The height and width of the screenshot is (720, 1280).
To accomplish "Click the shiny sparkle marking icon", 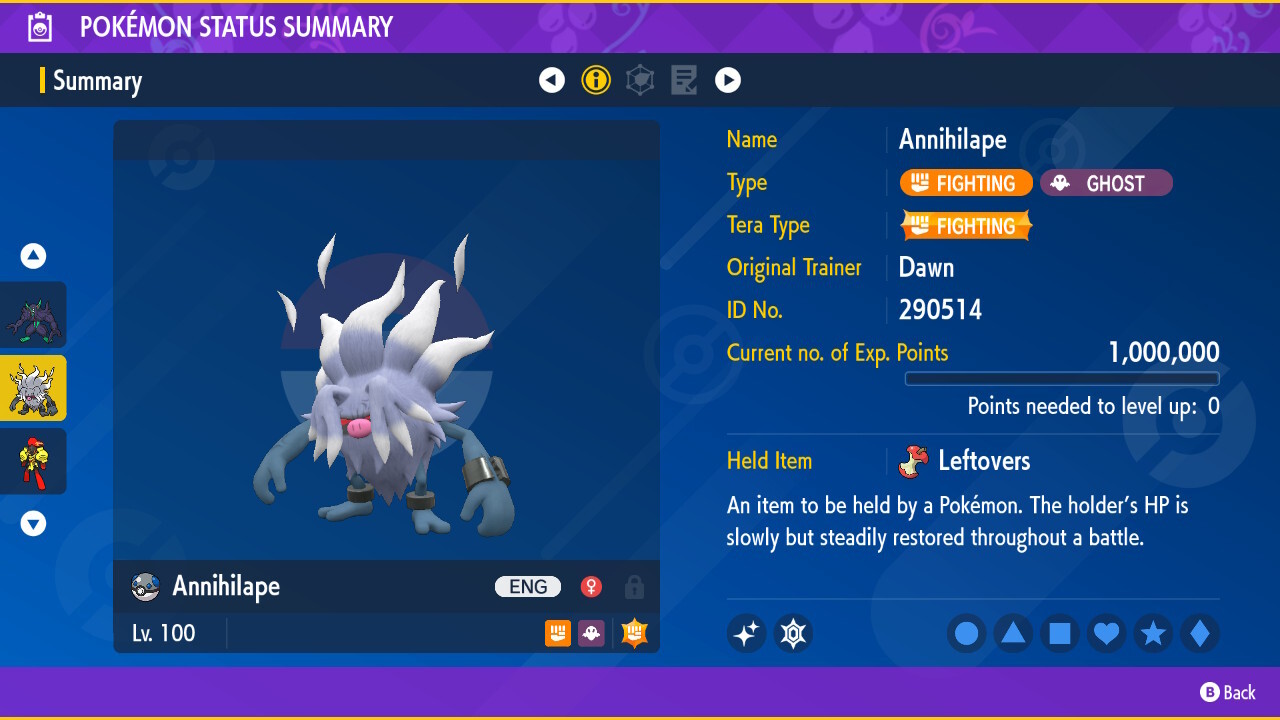I will coord(746,633).
